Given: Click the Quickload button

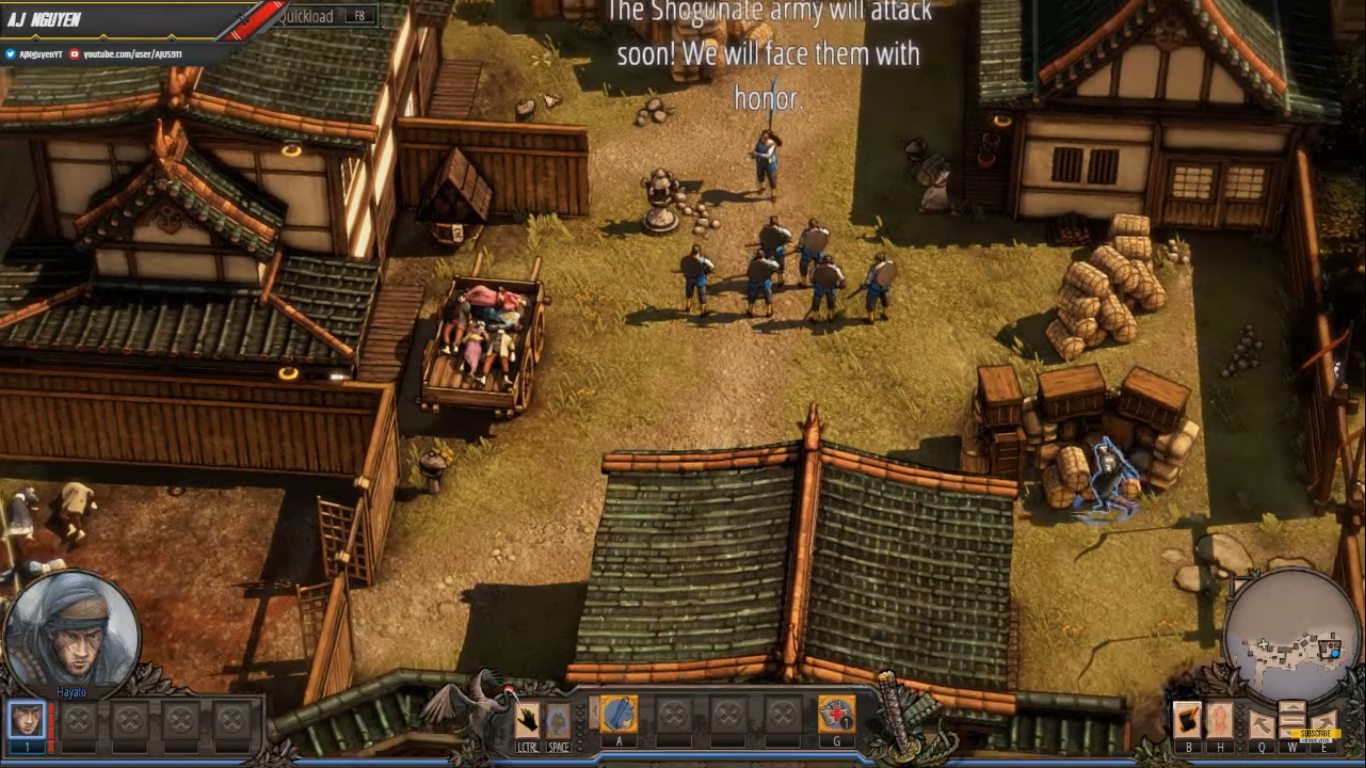Looking at the screenshot, I should point(326,16).
